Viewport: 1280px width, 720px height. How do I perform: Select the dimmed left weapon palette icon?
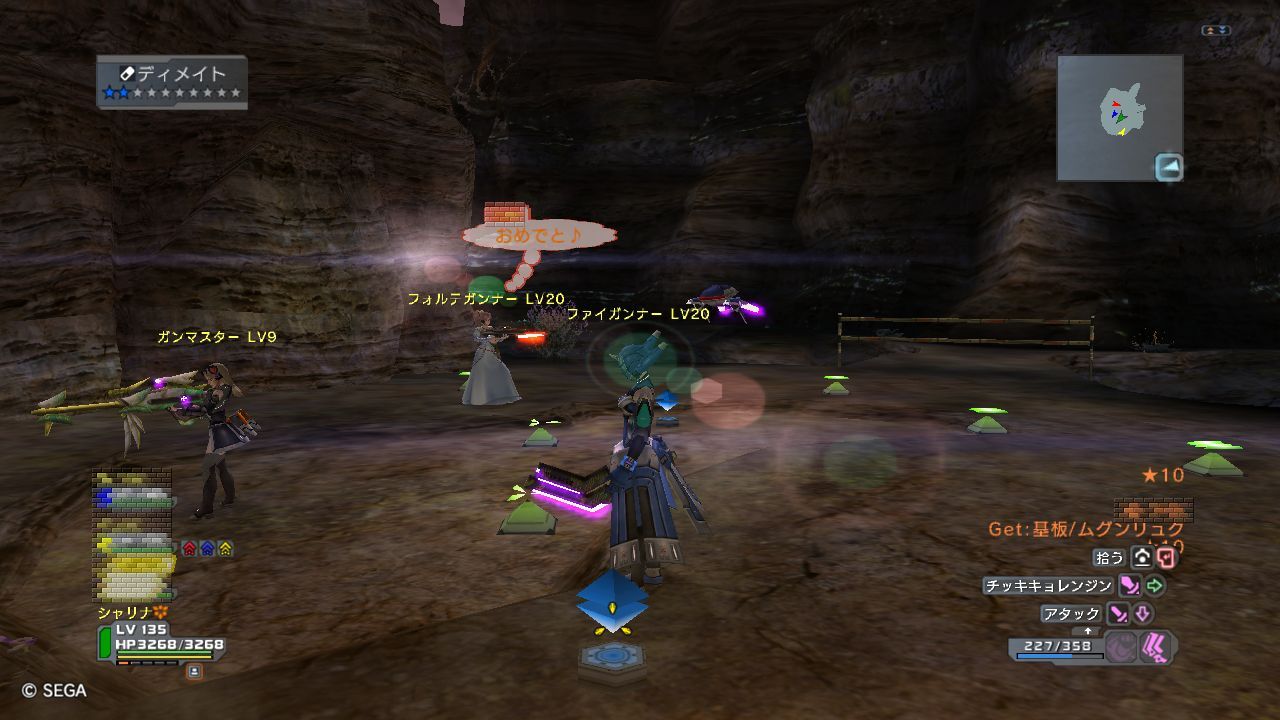[x=1121, y=648]
